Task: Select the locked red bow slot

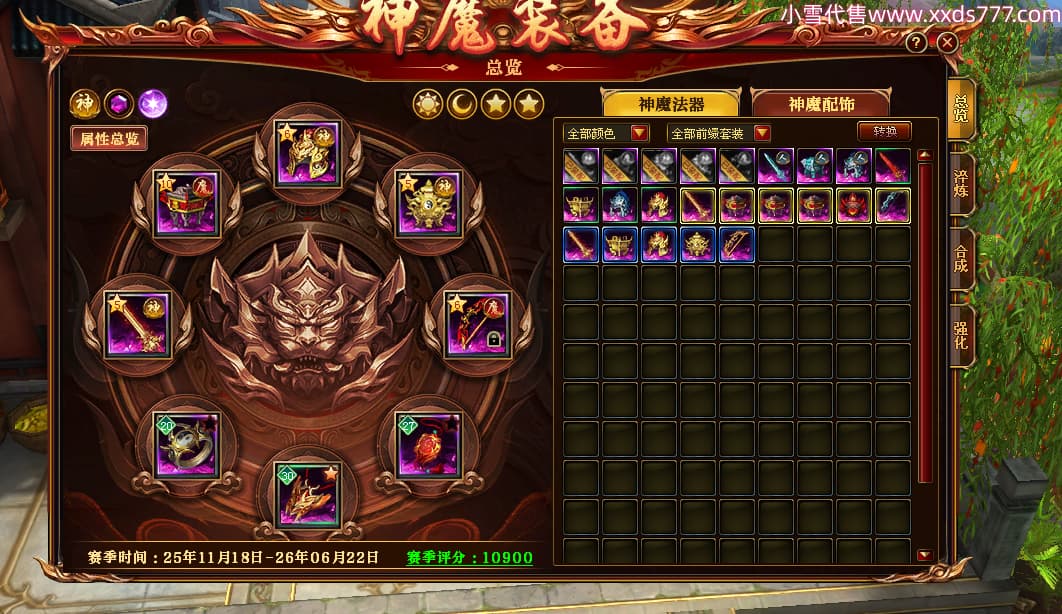Action: point(477,323)
